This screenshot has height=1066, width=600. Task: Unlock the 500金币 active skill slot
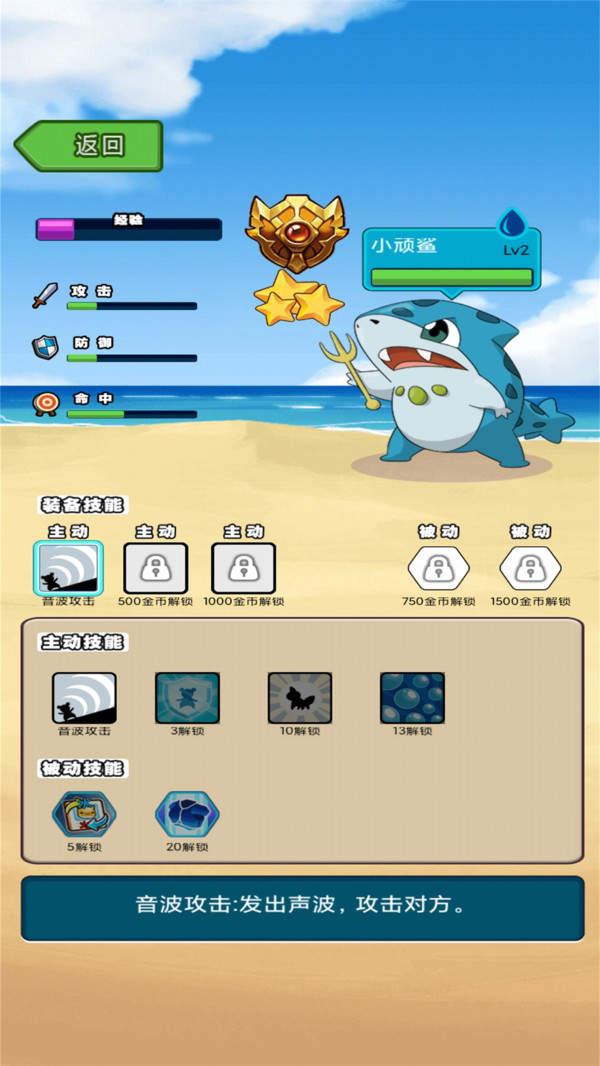[x=155, y=569]
